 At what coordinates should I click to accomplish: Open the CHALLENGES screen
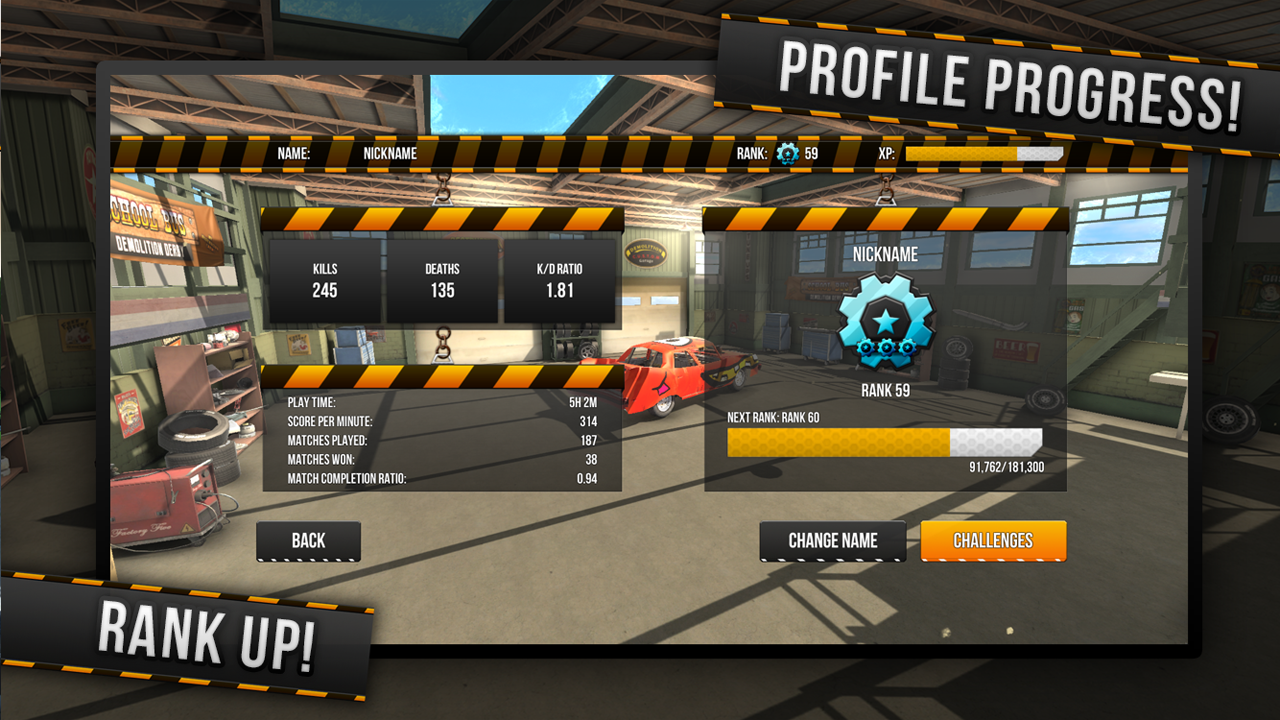point(994,540)
